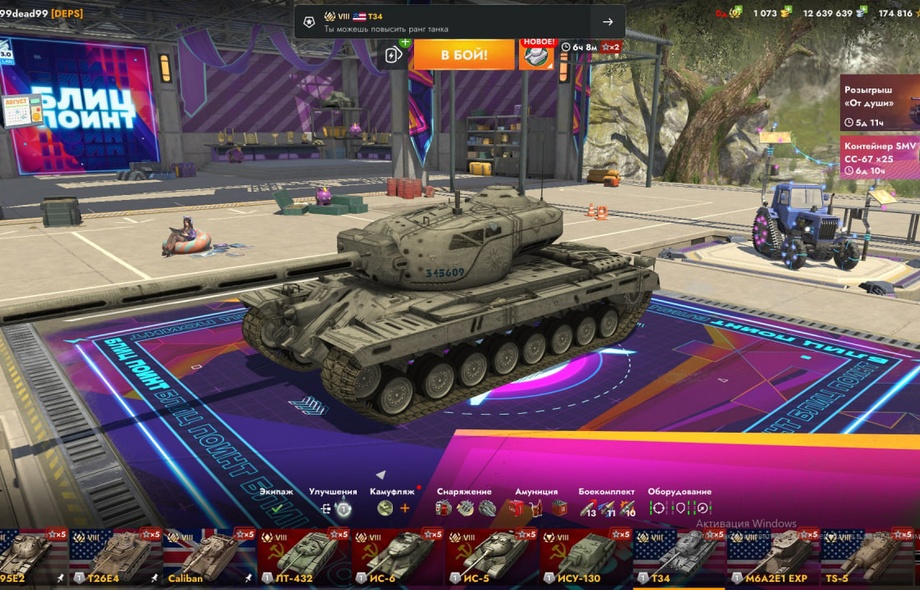Click the 99dead99 player profile name

pos(23,12)
